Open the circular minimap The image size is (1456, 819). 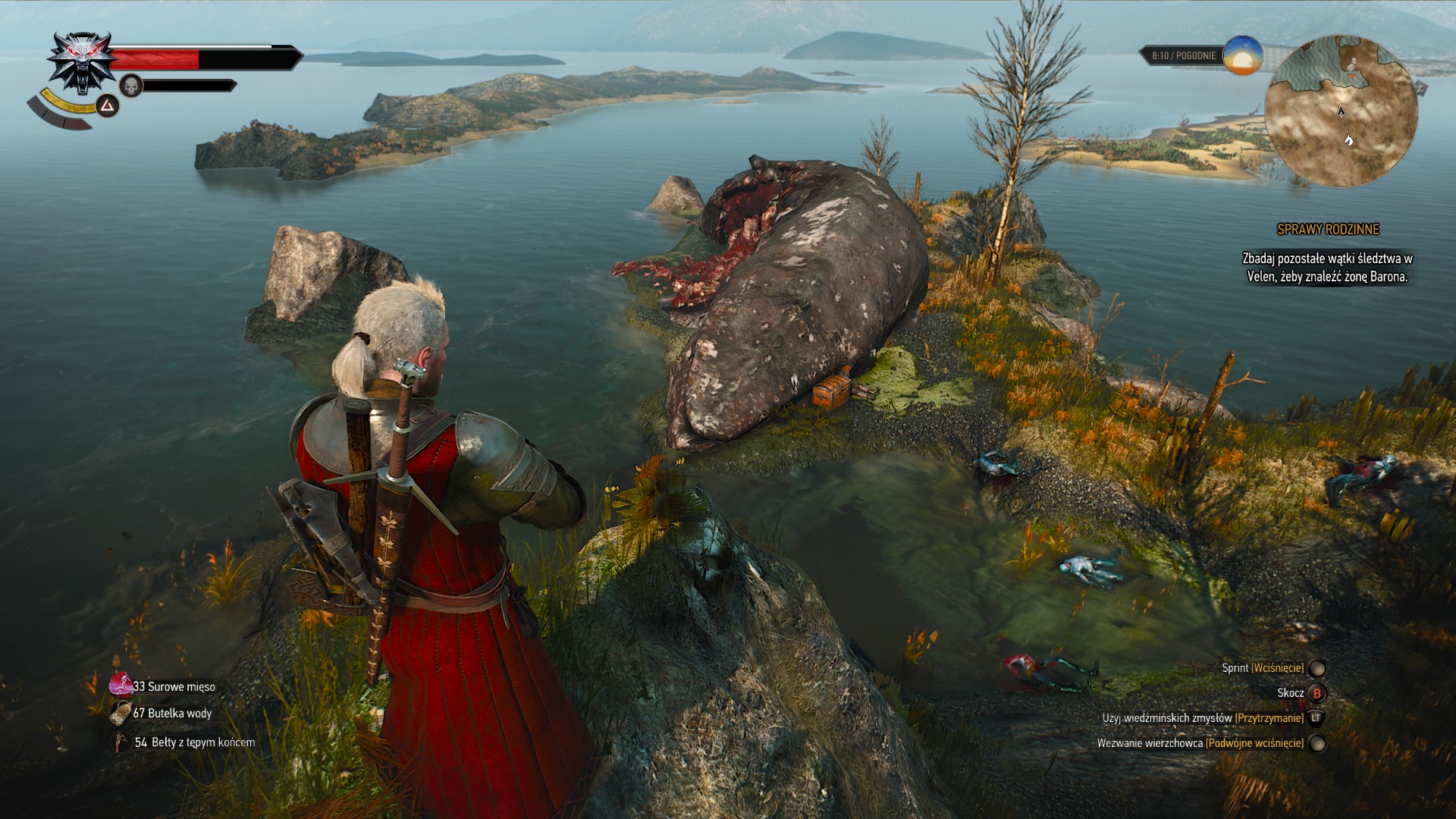(x=1341, y=111)
